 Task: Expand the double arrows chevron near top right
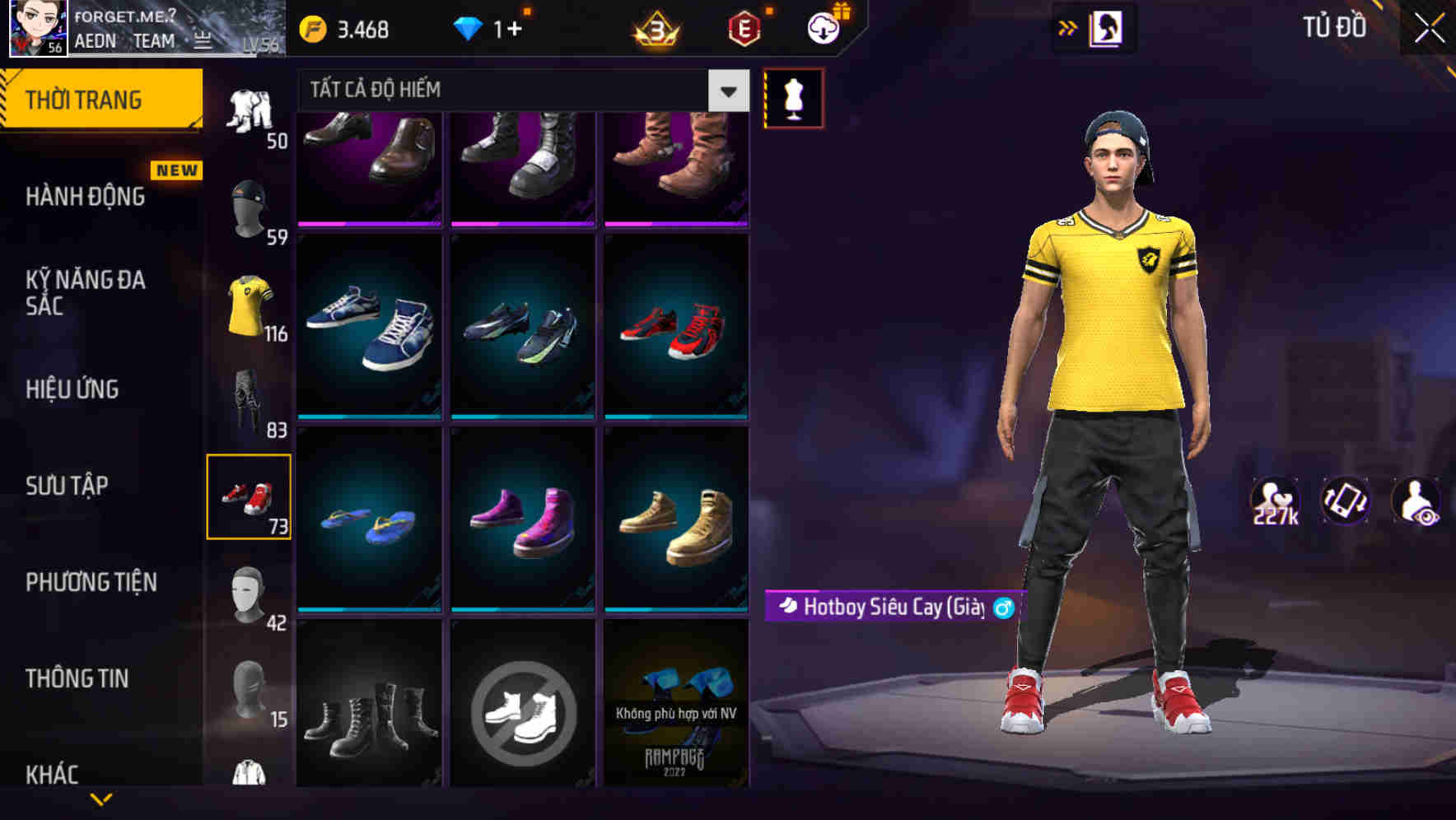(x=1067, y=27)
